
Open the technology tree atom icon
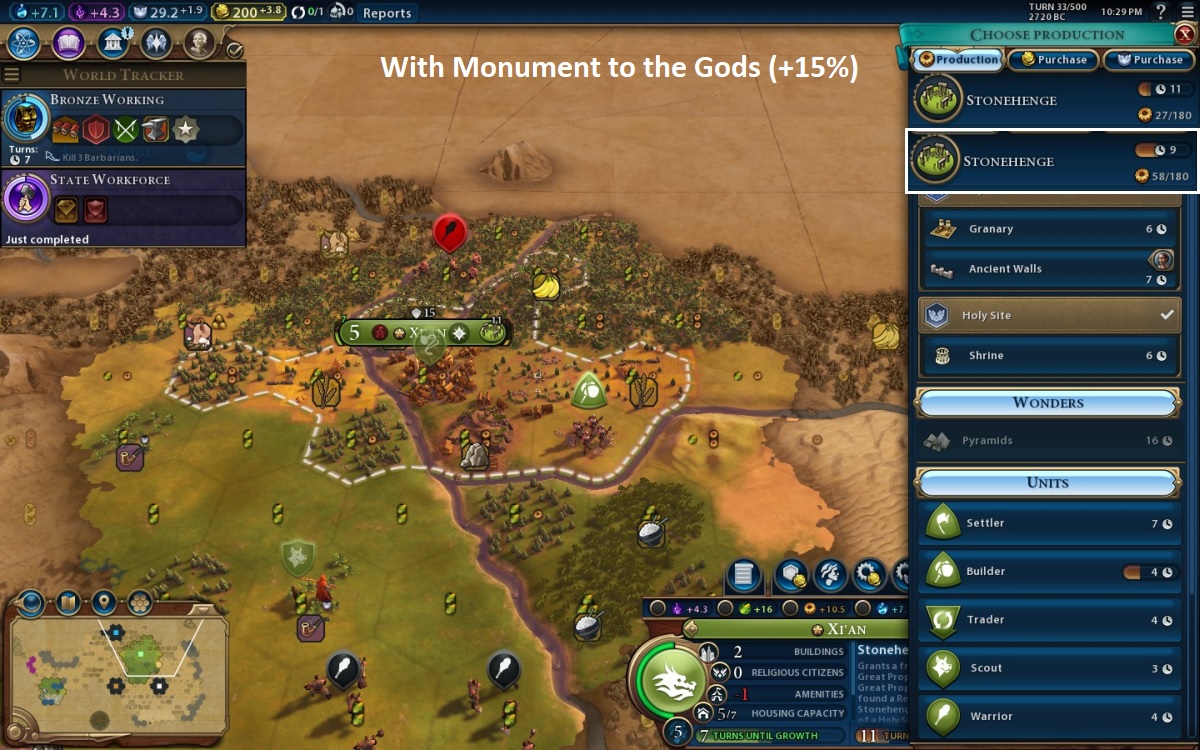[x=24, y=44]
